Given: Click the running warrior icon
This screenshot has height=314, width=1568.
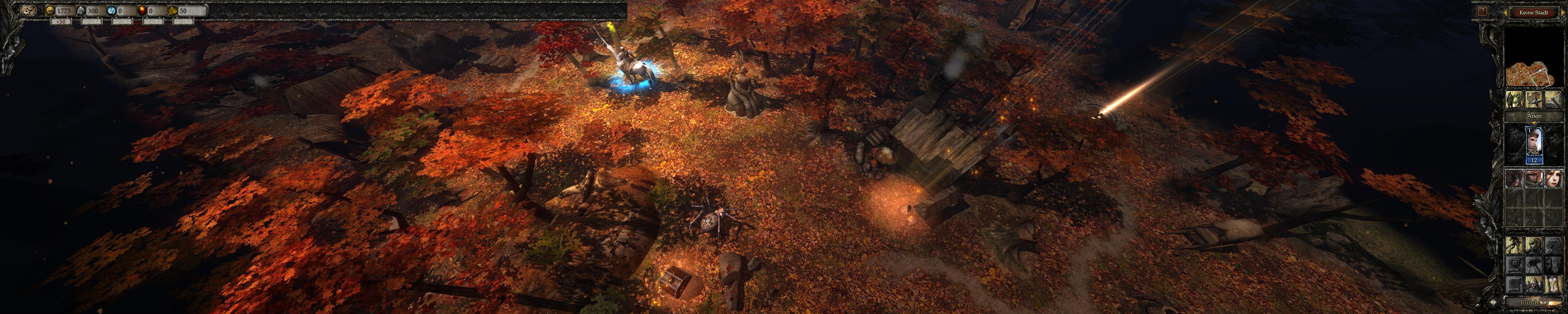Looking at the screenshot, I should pyautogui.click(x=1515, y=246).
